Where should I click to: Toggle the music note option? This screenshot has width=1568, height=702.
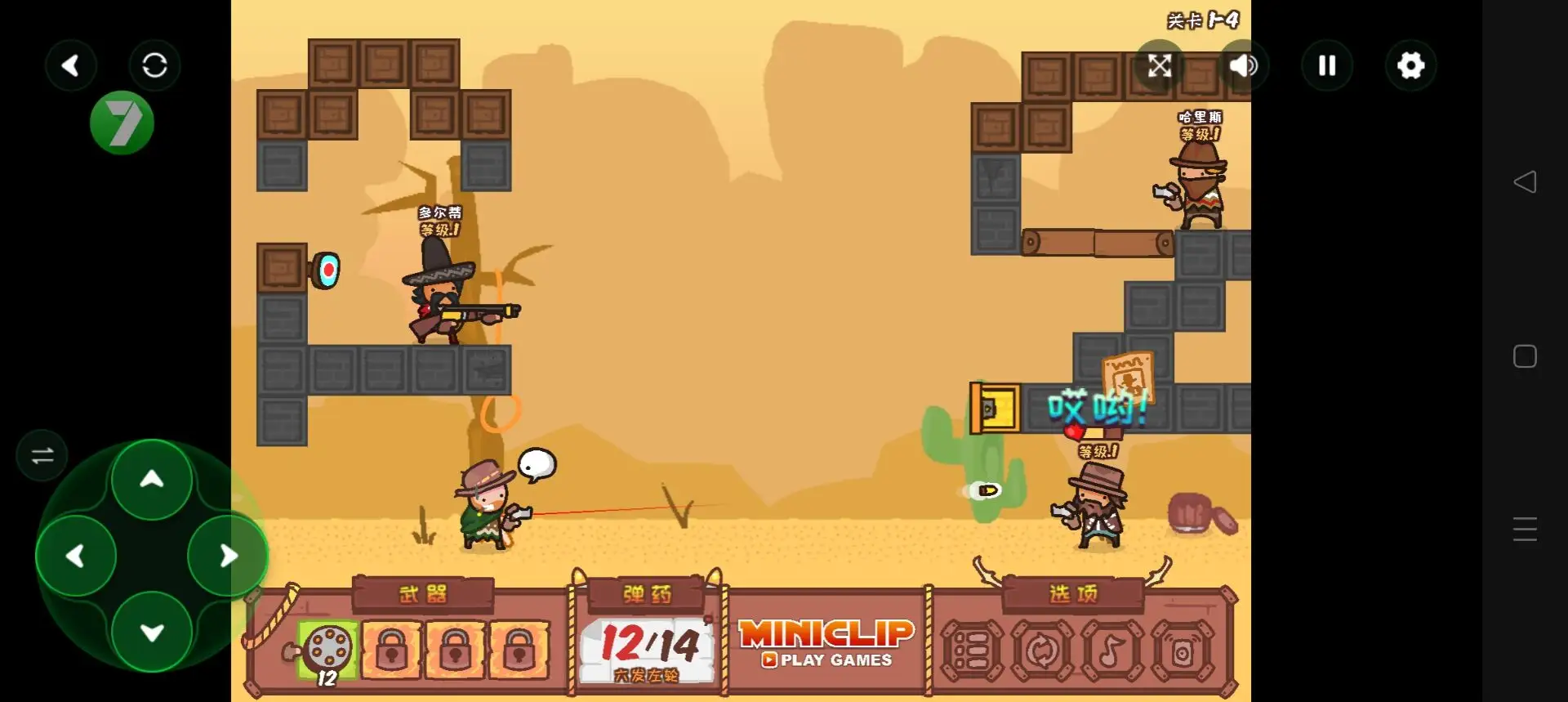point(1111,651)
